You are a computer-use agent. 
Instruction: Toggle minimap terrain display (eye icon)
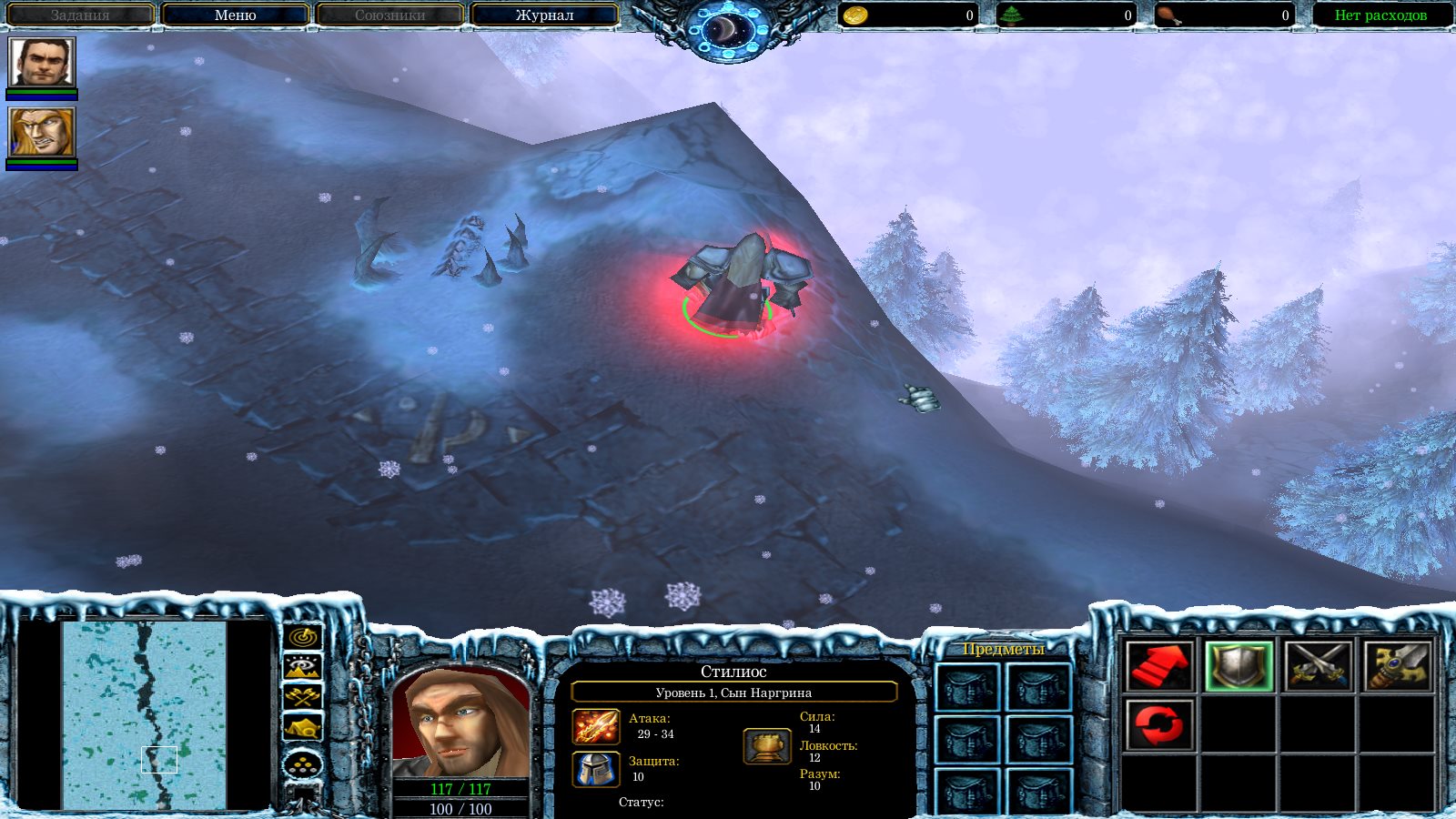click(x=303, y=667)
